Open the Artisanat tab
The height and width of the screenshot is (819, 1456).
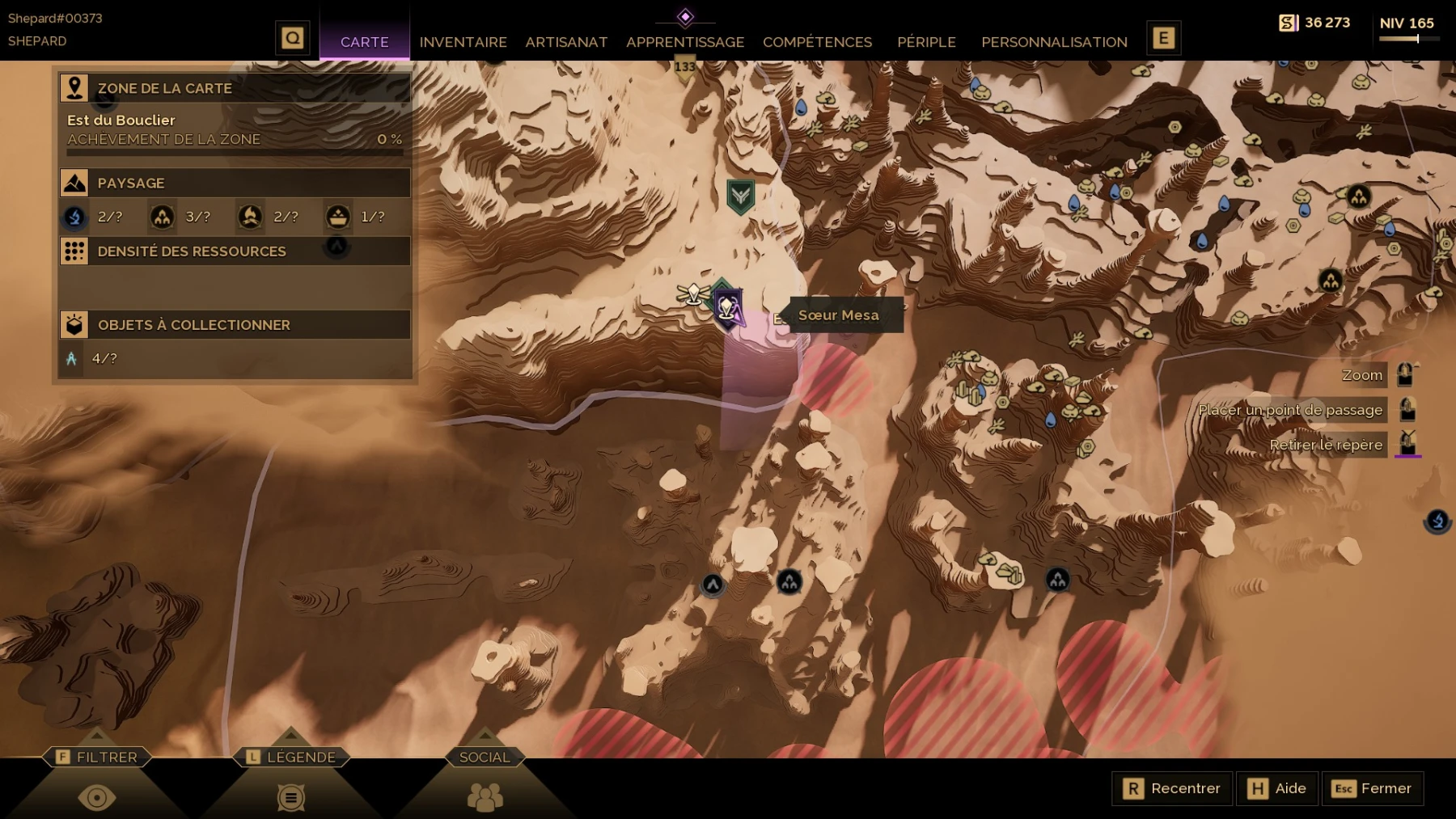point(566,42)
